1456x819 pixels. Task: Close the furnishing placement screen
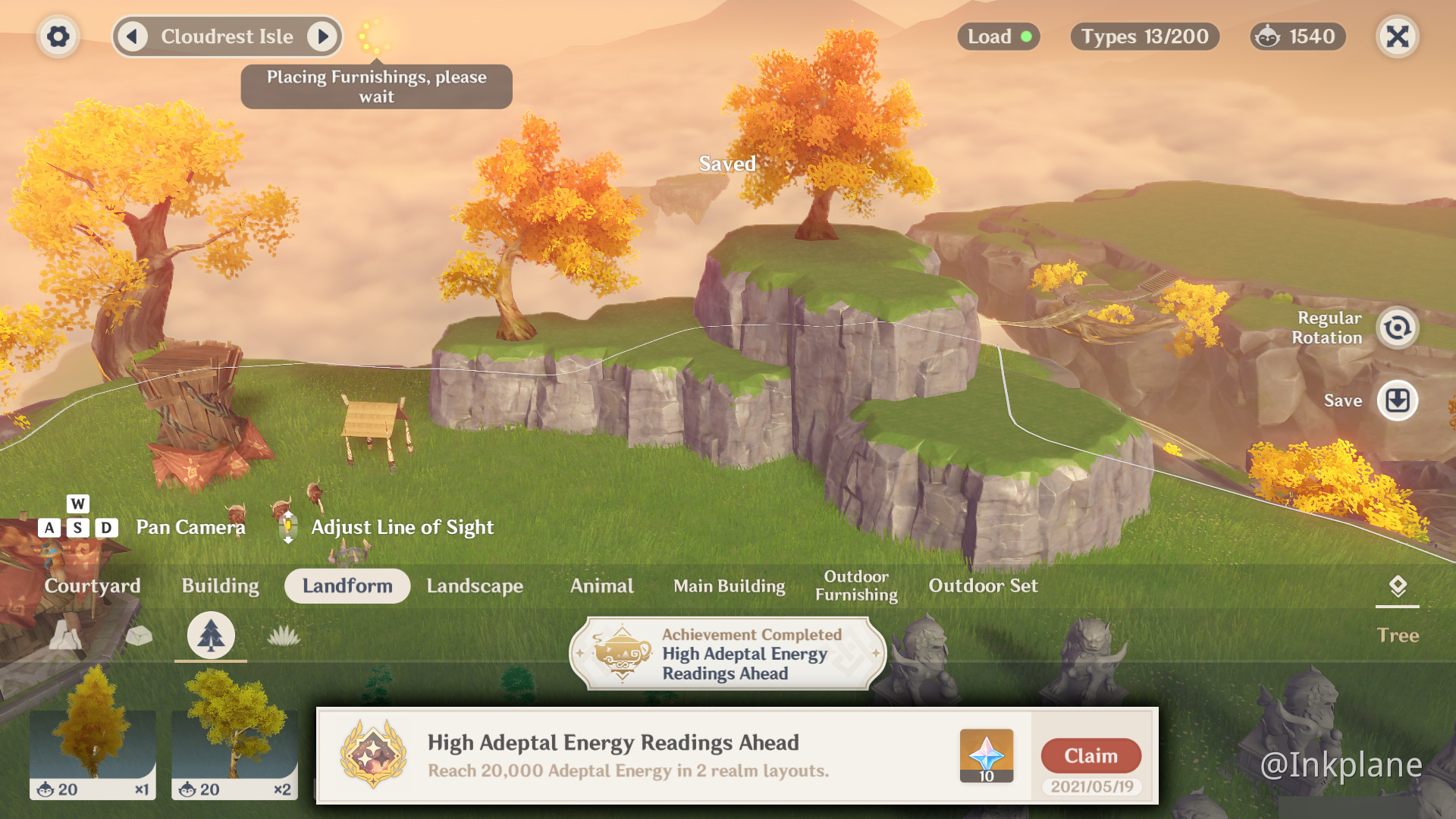coord(1397,36)
